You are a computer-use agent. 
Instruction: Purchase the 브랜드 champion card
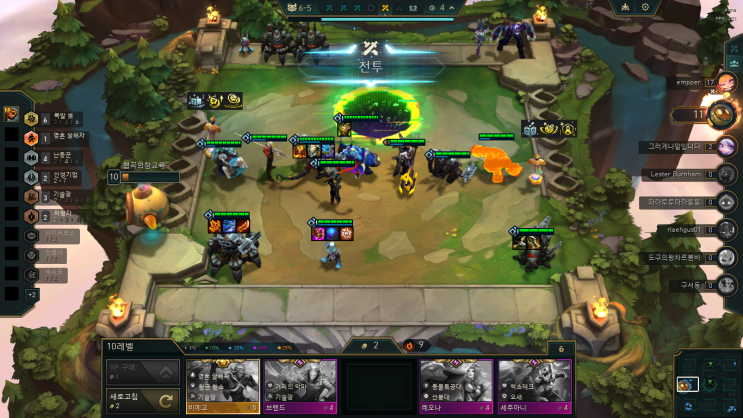click(300, 385)
